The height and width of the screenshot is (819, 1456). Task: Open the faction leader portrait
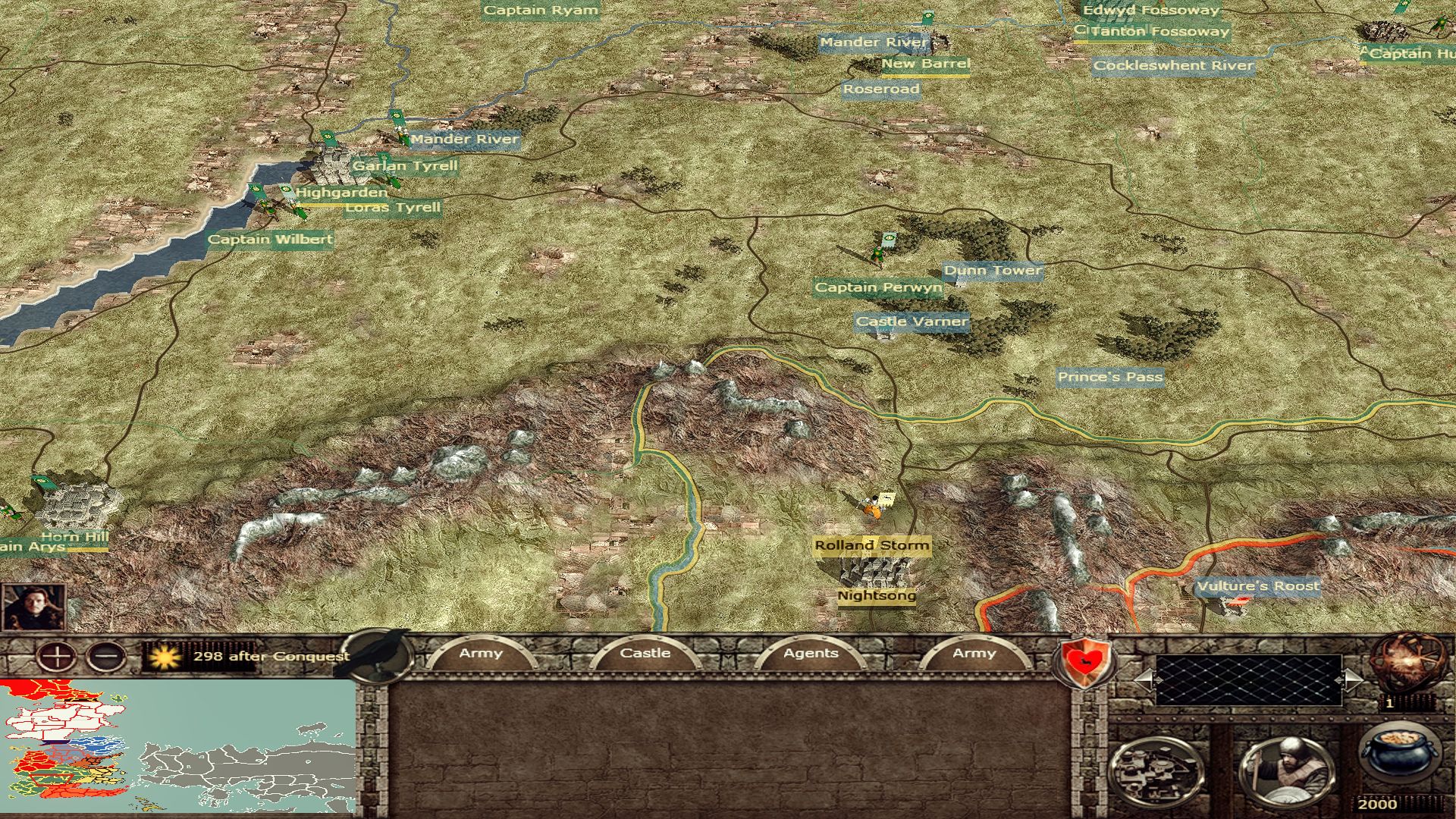[x=33, y=607]
